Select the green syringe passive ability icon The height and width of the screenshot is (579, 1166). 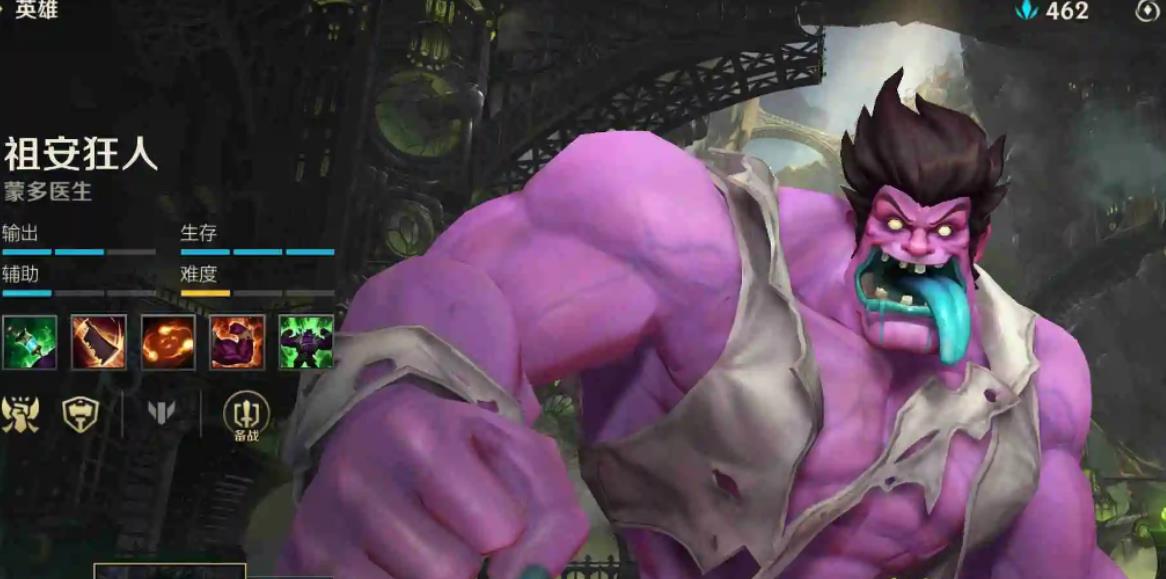click(x=29, y=342)
